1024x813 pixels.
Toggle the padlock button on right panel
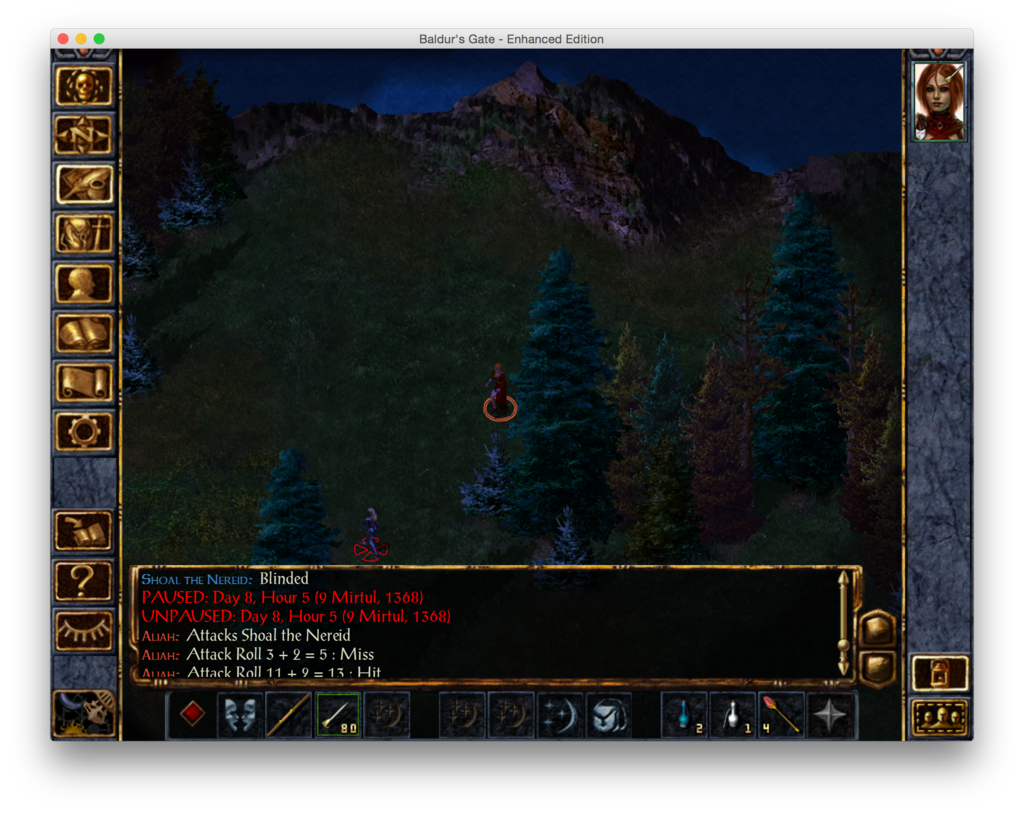940,673
